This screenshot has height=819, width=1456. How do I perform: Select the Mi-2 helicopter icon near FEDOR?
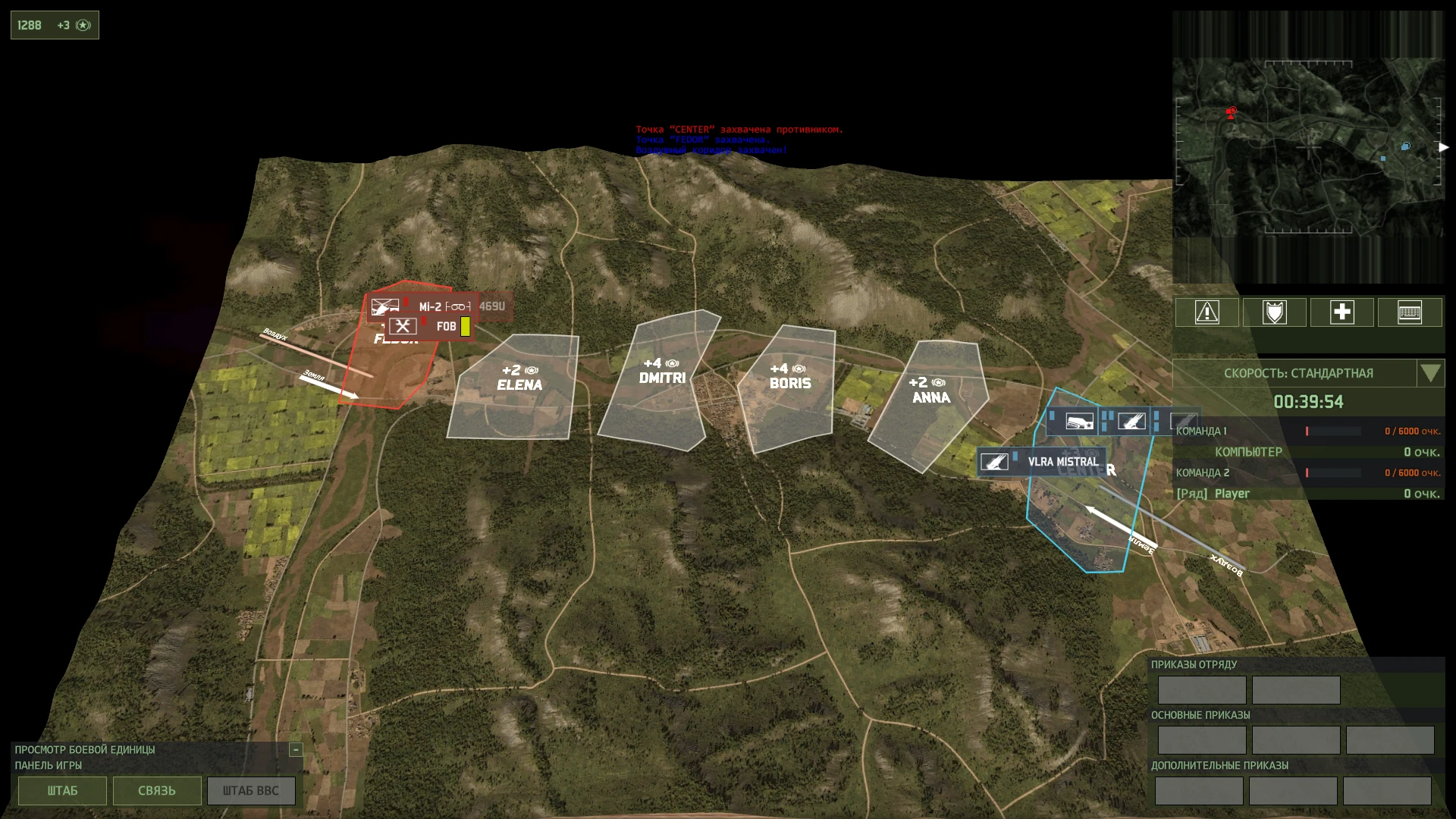click(387, 308)
